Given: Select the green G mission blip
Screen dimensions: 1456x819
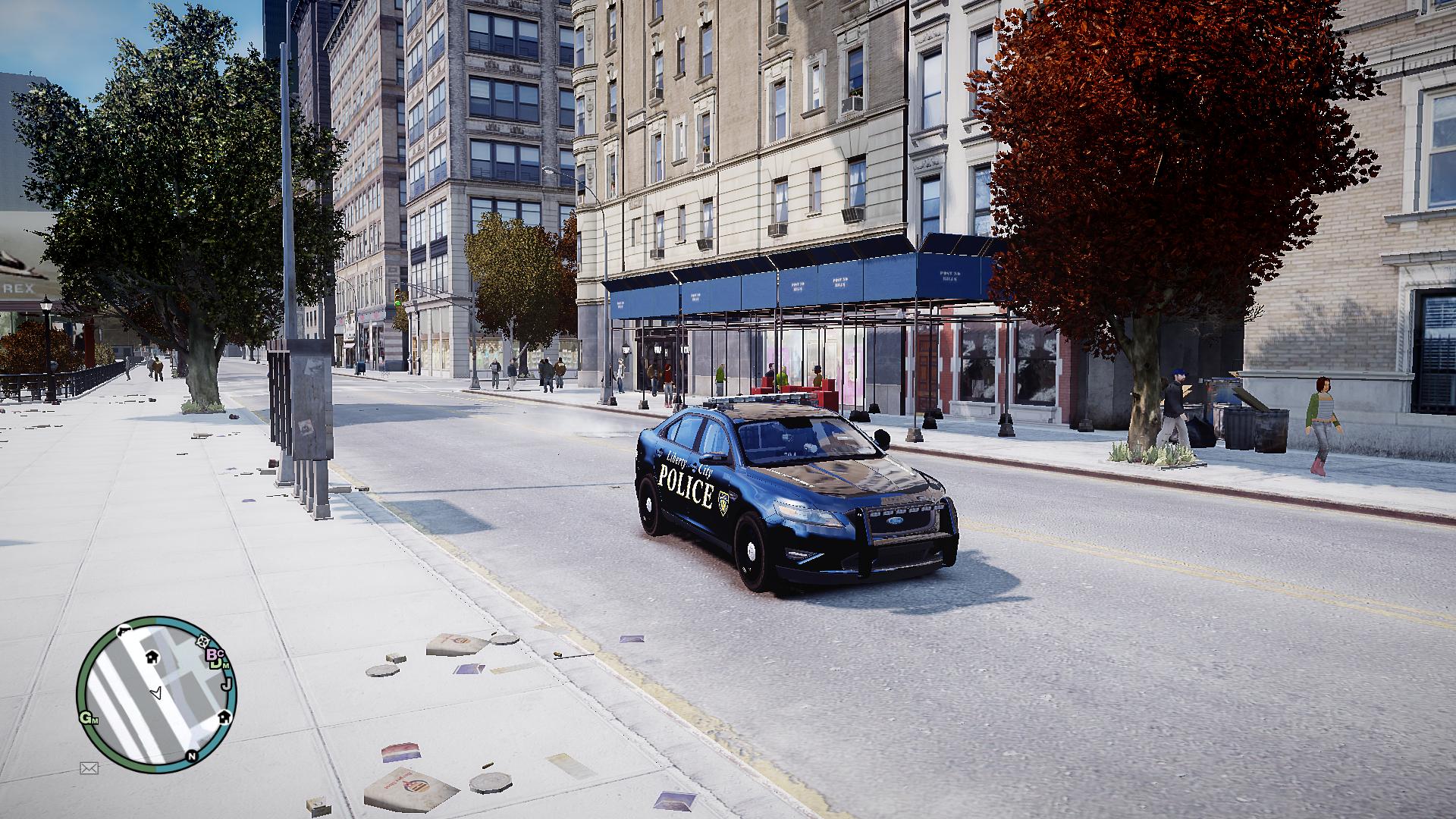Looking at the screenshot, I should pos(87,718).
